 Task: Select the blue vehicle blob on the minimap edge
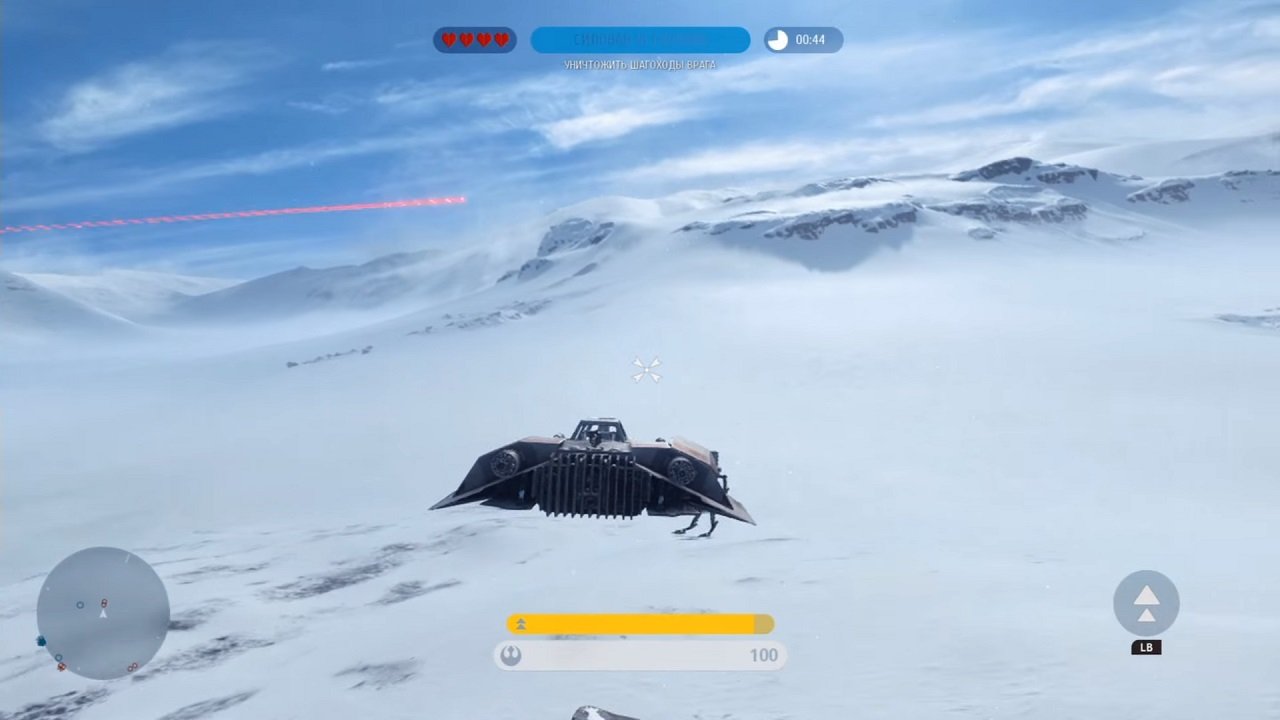click(x=41, y=641)
